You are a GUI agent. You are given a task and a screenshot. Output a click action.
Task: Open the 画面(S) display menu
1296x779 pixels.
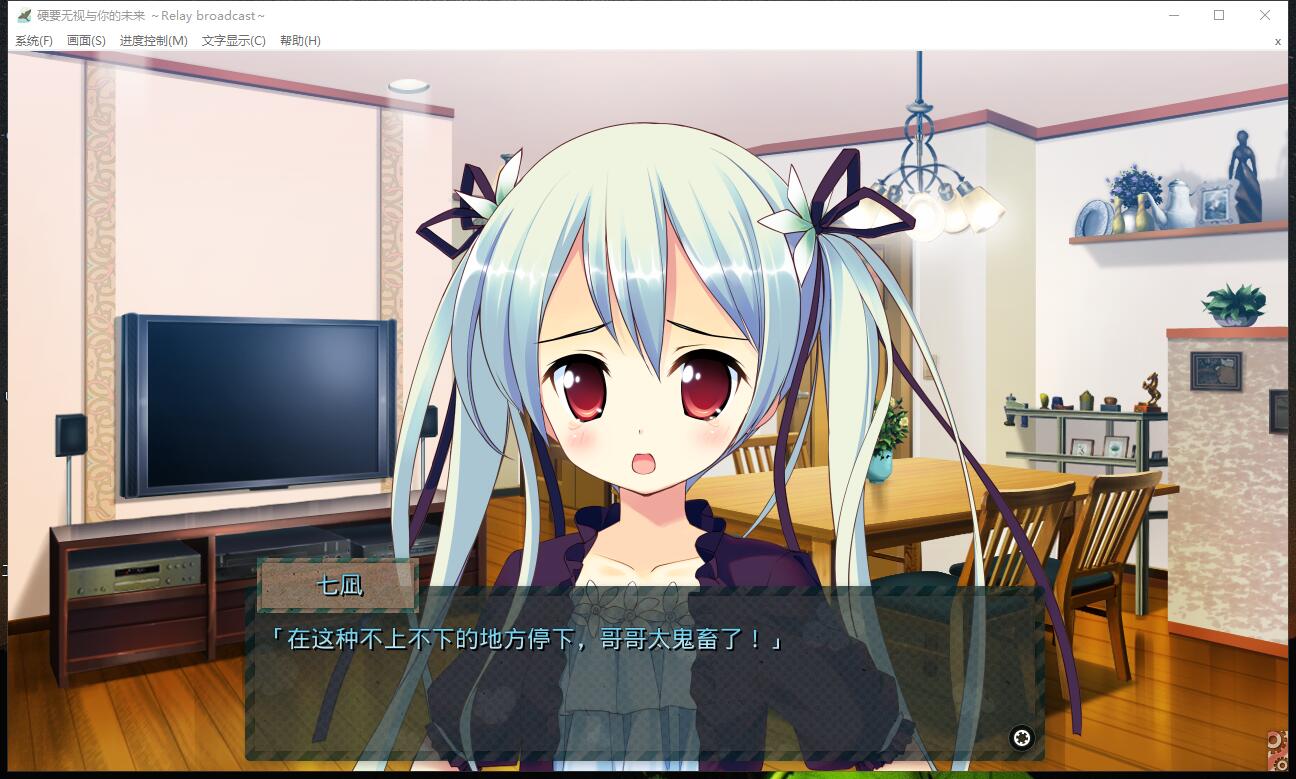tap(88, 41)
